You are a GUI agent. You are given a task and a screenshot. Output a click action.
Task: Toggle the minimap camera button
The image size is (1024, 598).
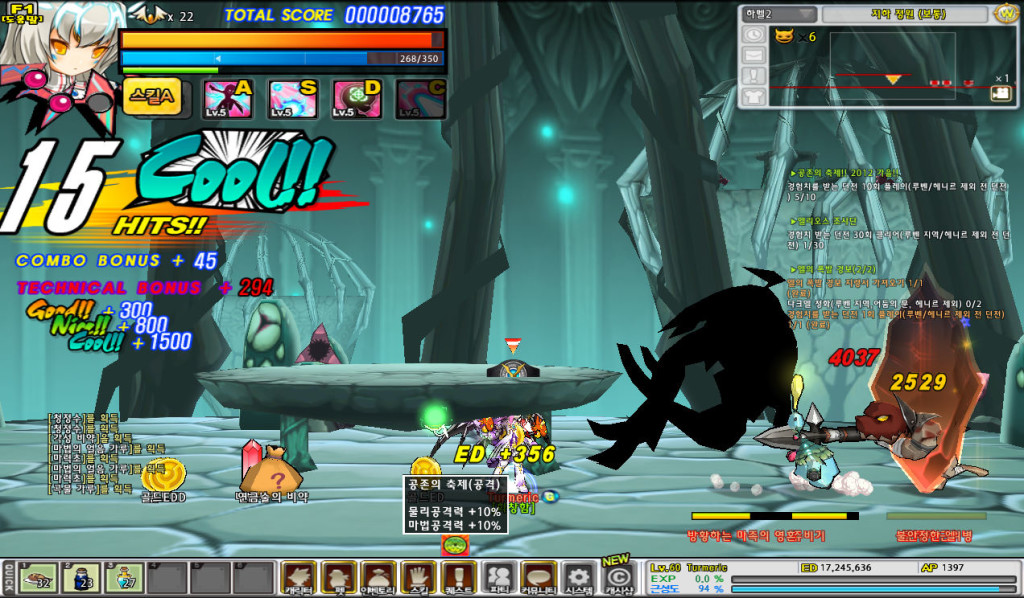pos(999,93)
